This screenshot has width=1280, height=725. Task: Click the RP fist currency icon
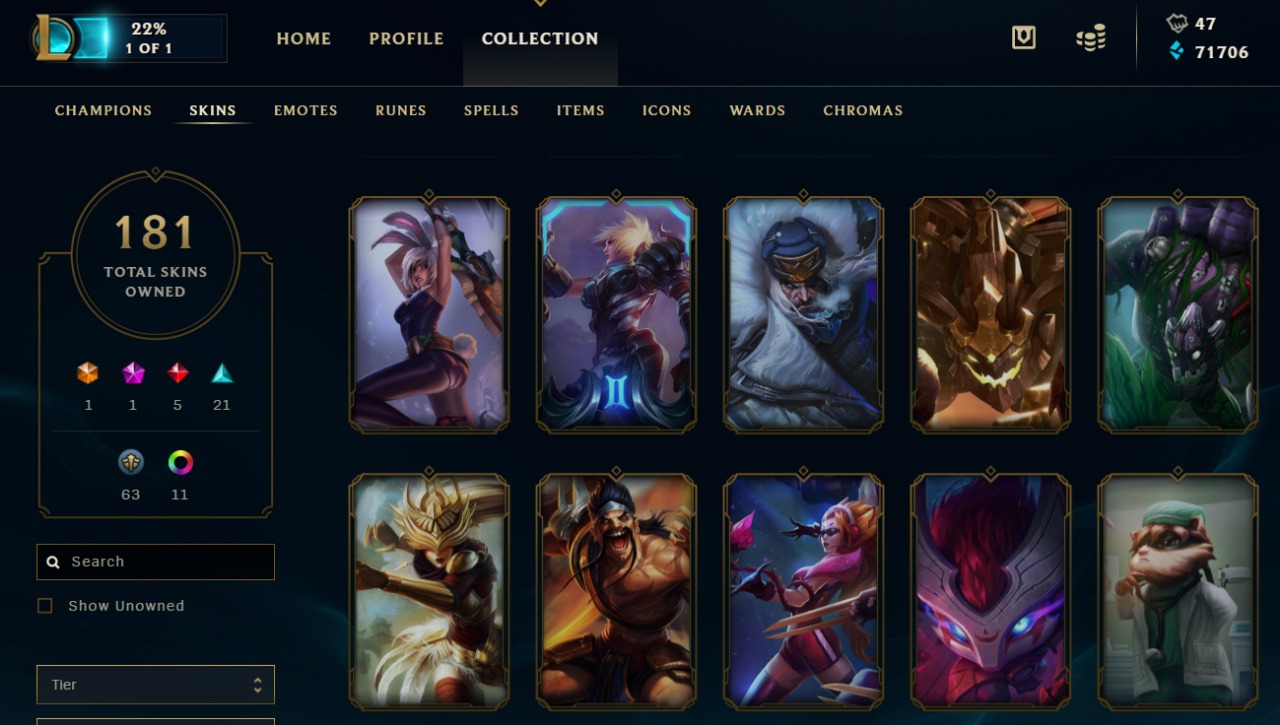pyautogui.click(x=1177, y=22)
